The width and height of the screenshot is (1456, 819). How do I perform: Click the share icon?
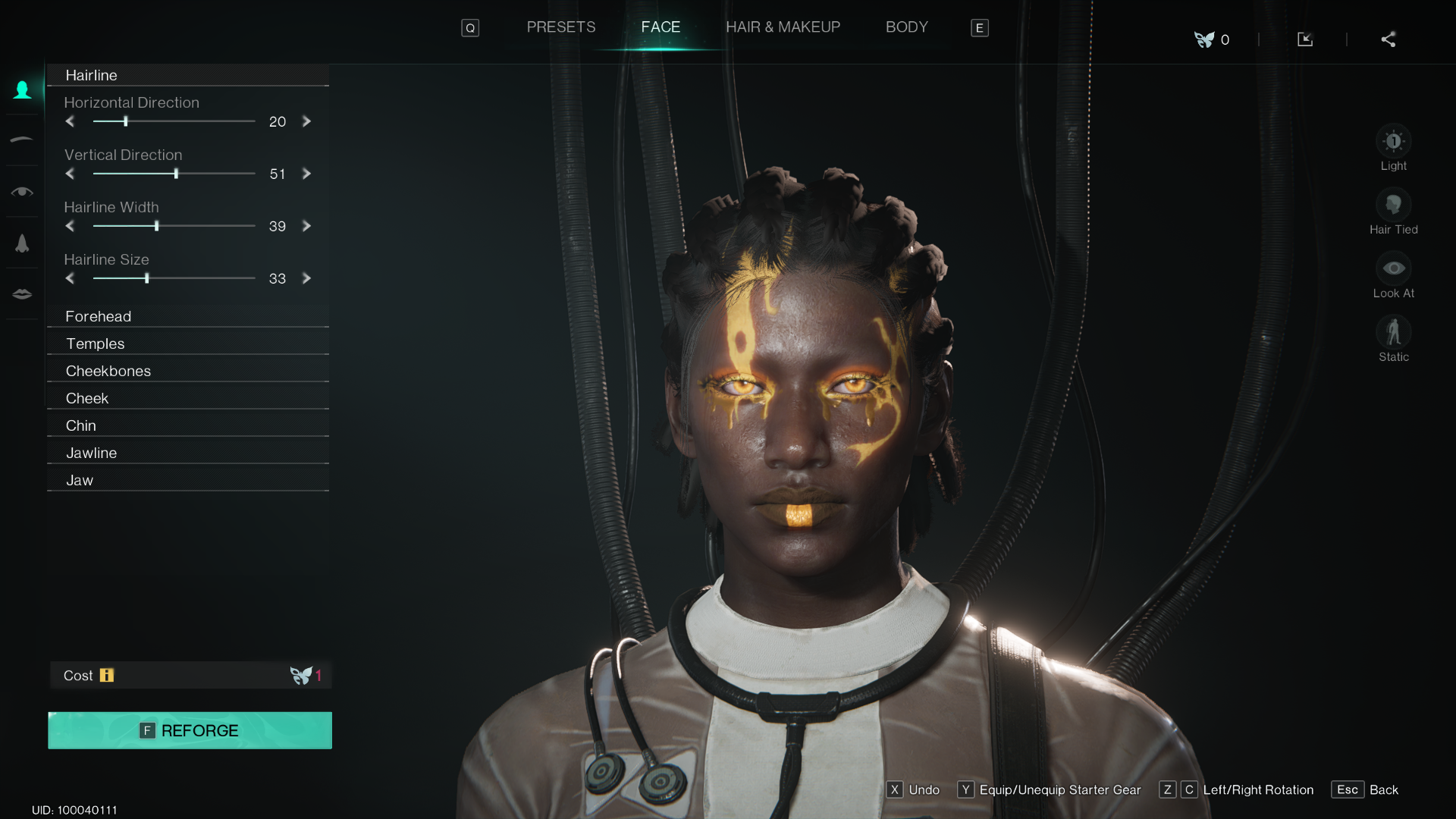1389,39
